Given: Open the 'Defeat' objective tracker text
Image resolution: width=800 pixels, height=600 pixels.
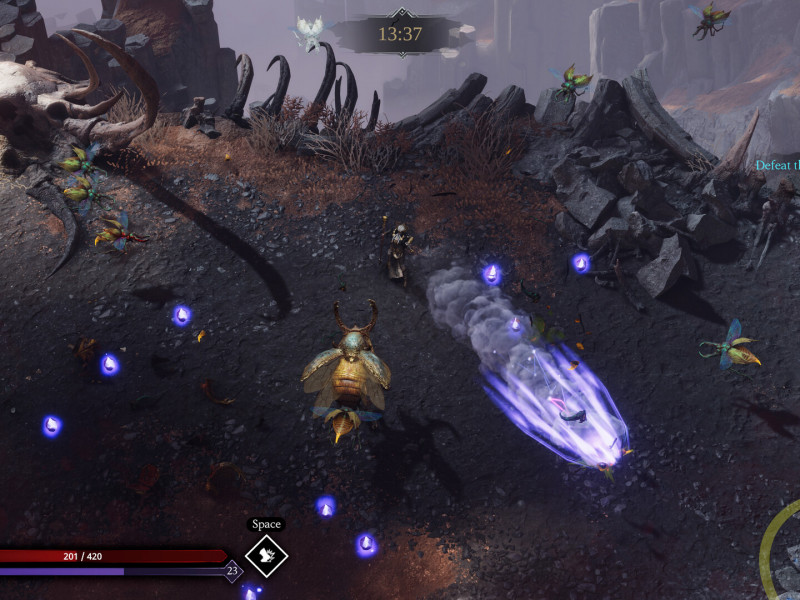Looking at the screenshot, I should click(776, 166).
